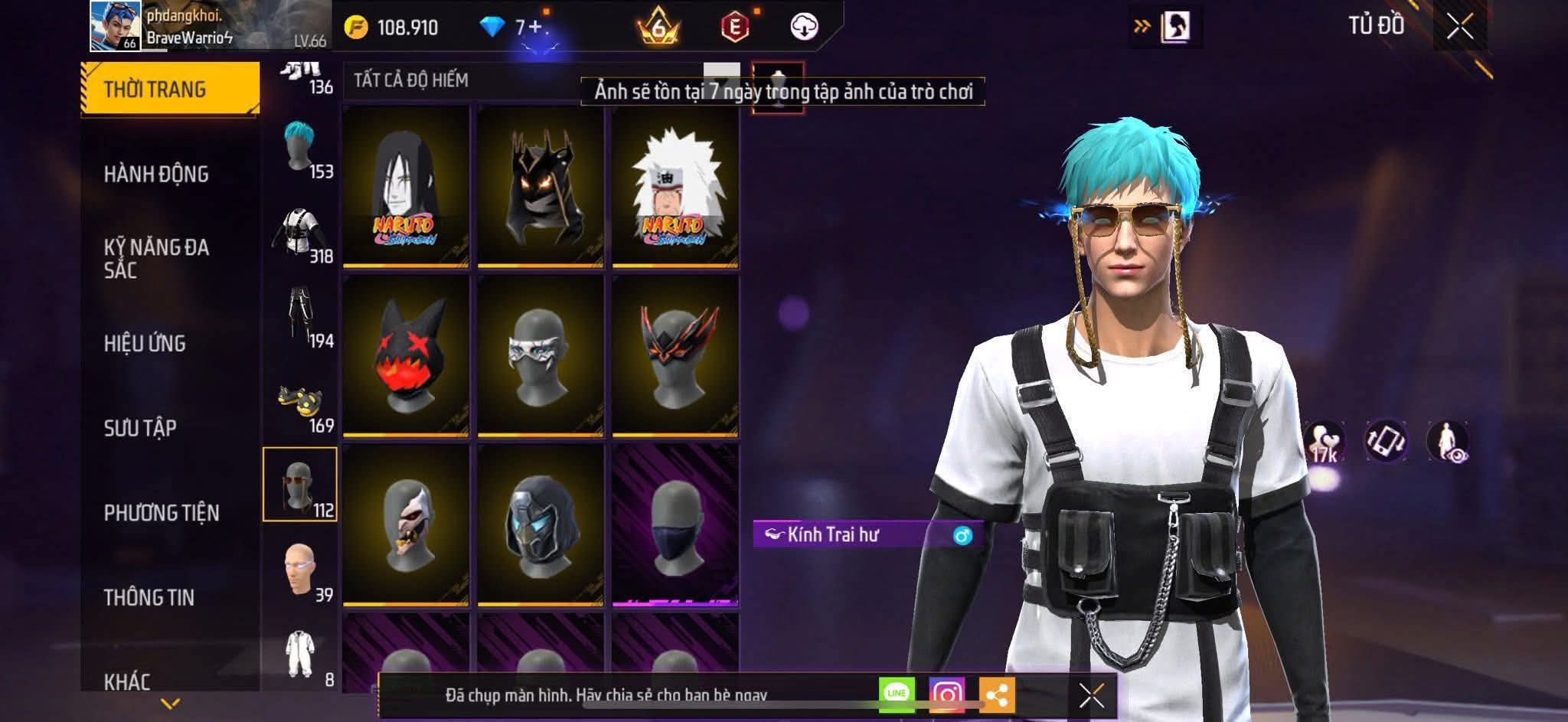Open the Tất Cả Độ Hiếm rarity filter
Screen dimensions: 1568x722
pos(411,80)
